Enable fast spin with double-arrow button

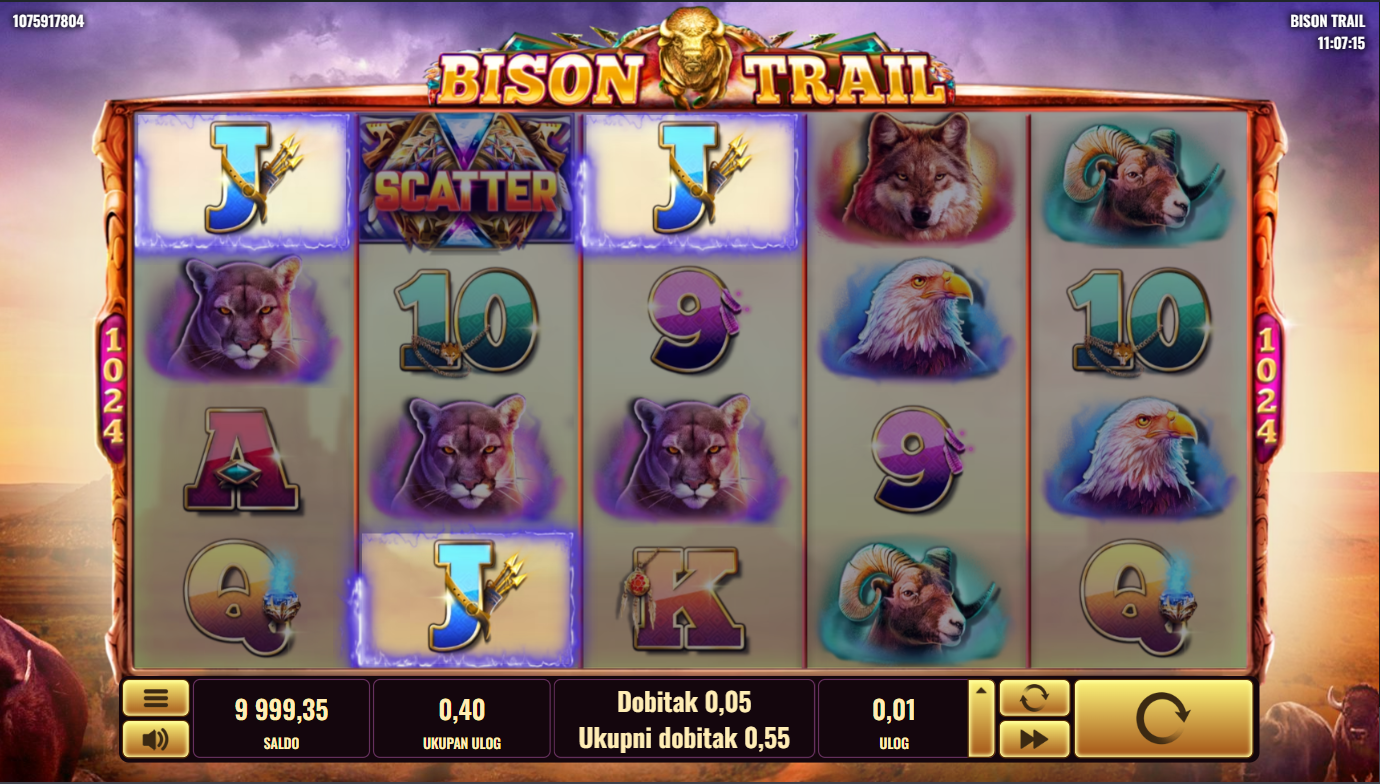(1034, 739)
